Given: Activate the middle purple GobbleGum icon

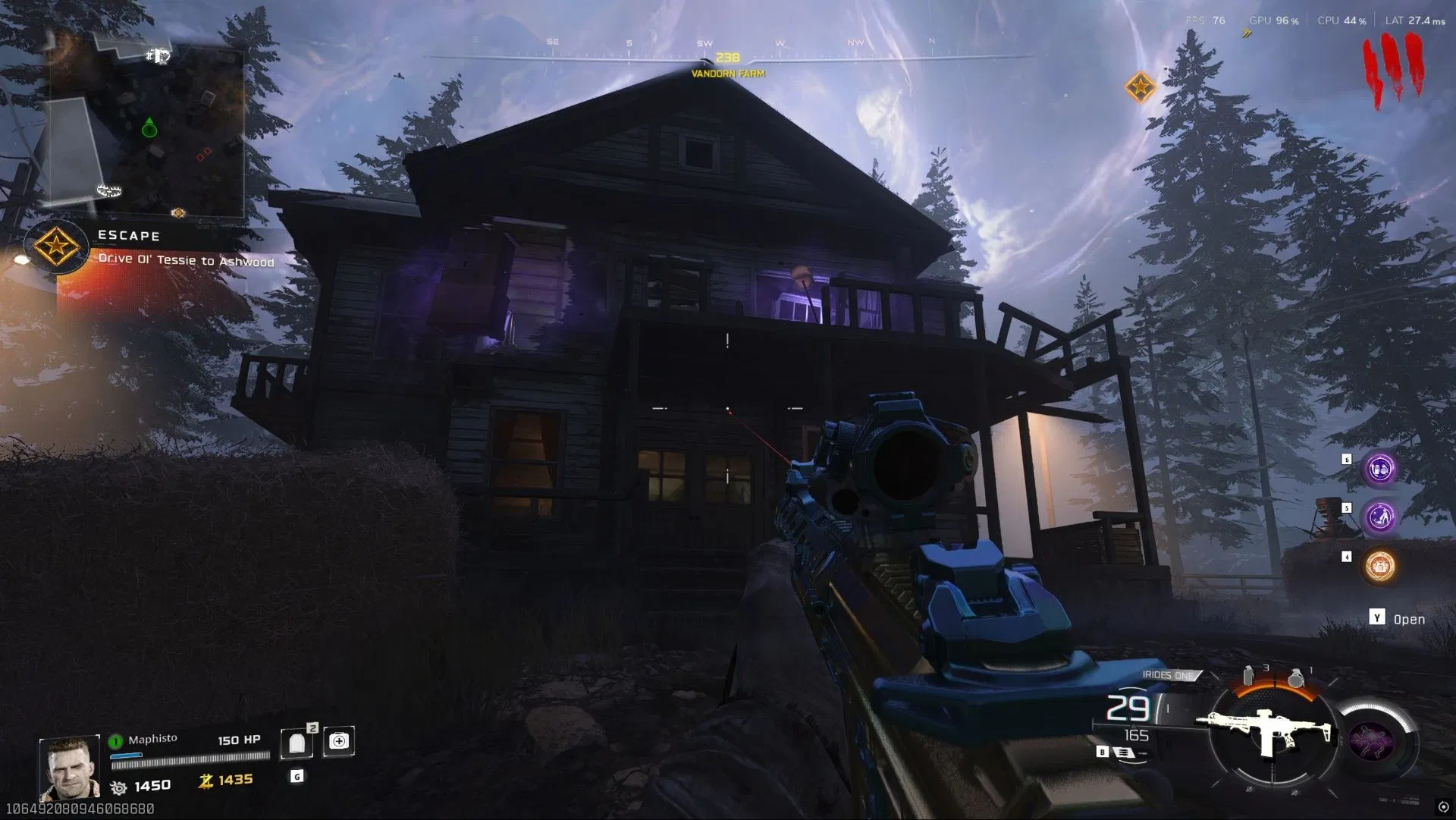Looking at the screenshot, I should tap(1379, 517).
